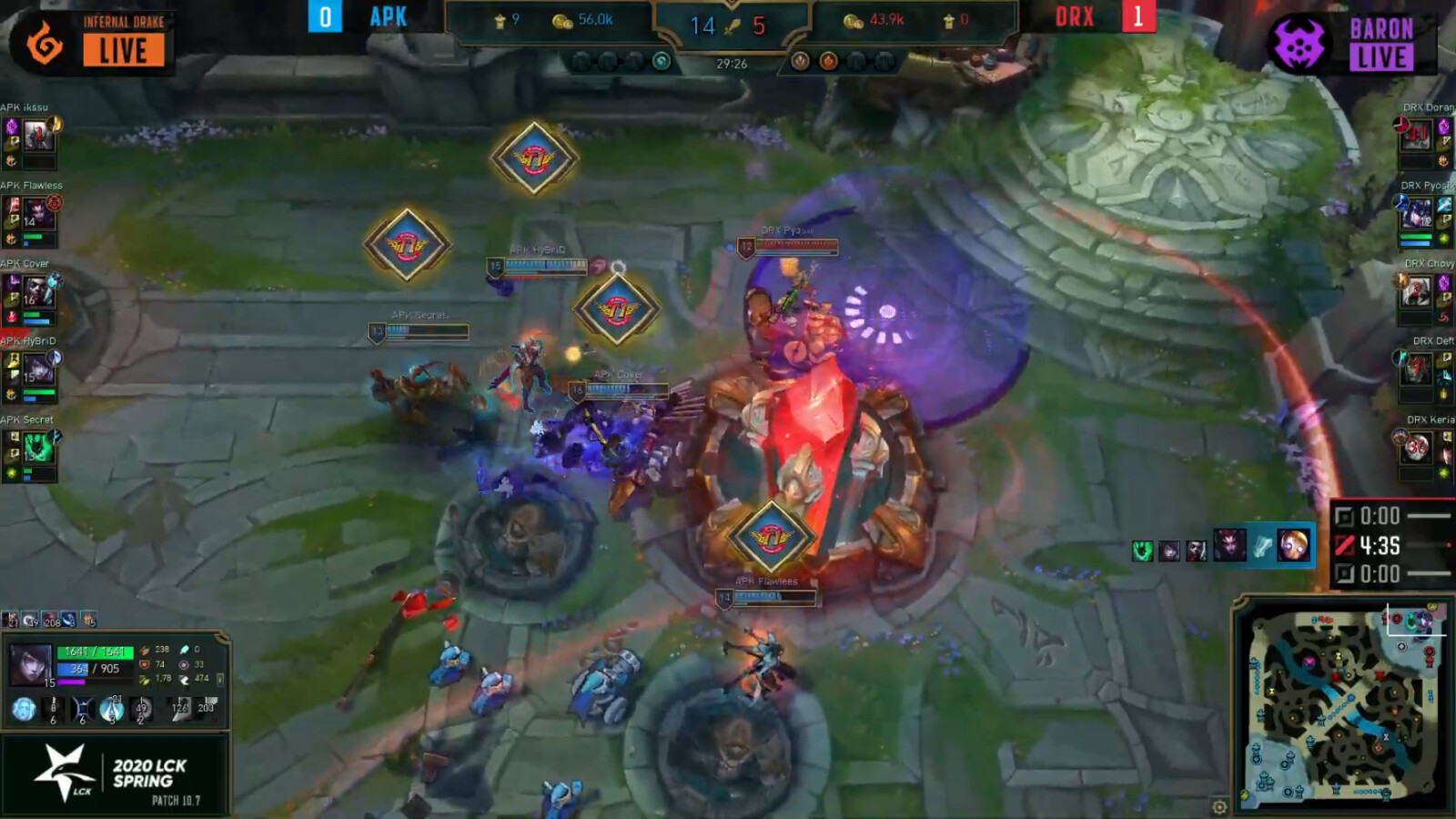
Task: Select APK Flawless's champion portrait
Action: click(38, 215)
